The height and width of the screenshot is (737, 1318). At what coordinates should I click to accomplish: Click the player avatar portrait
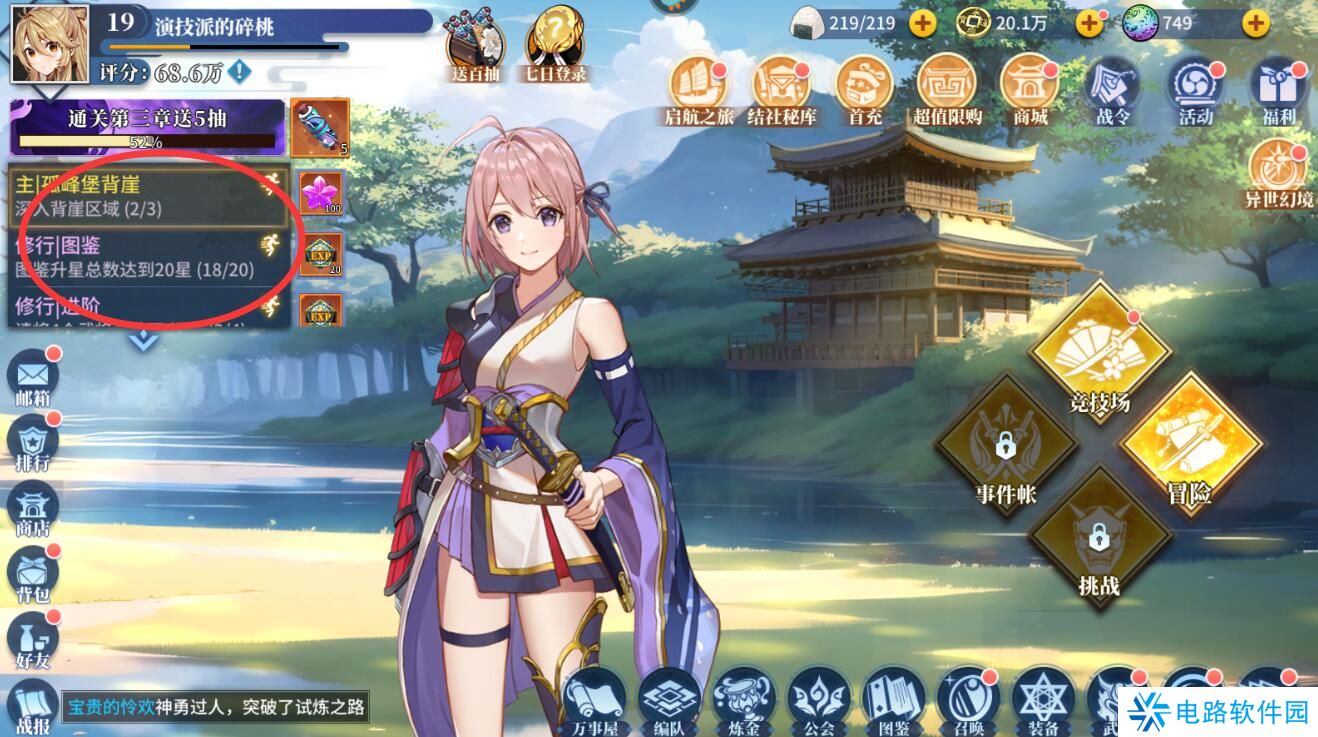coord(49,43)
